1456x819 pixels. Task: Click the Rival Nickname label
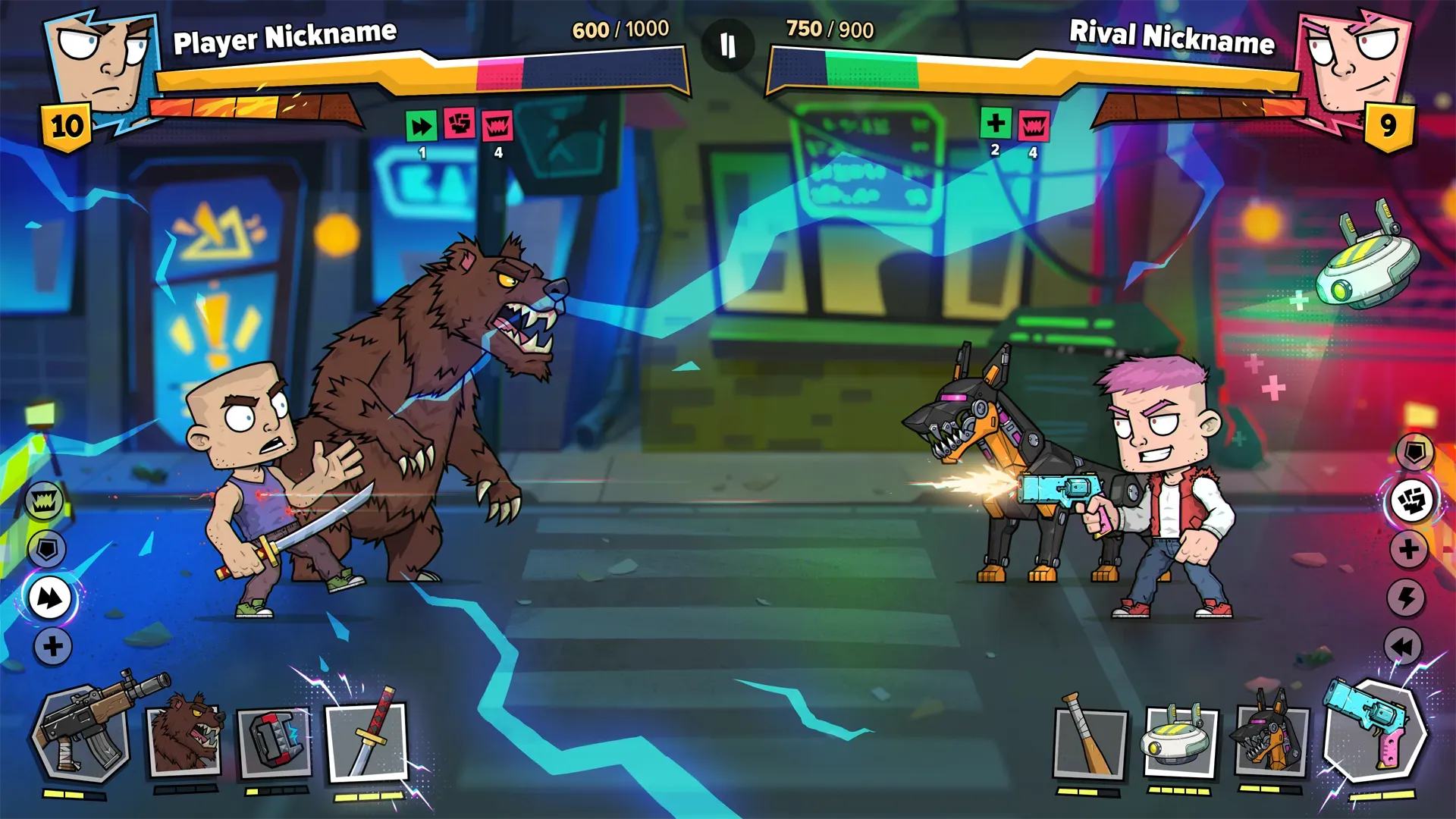coord(1172,34)
